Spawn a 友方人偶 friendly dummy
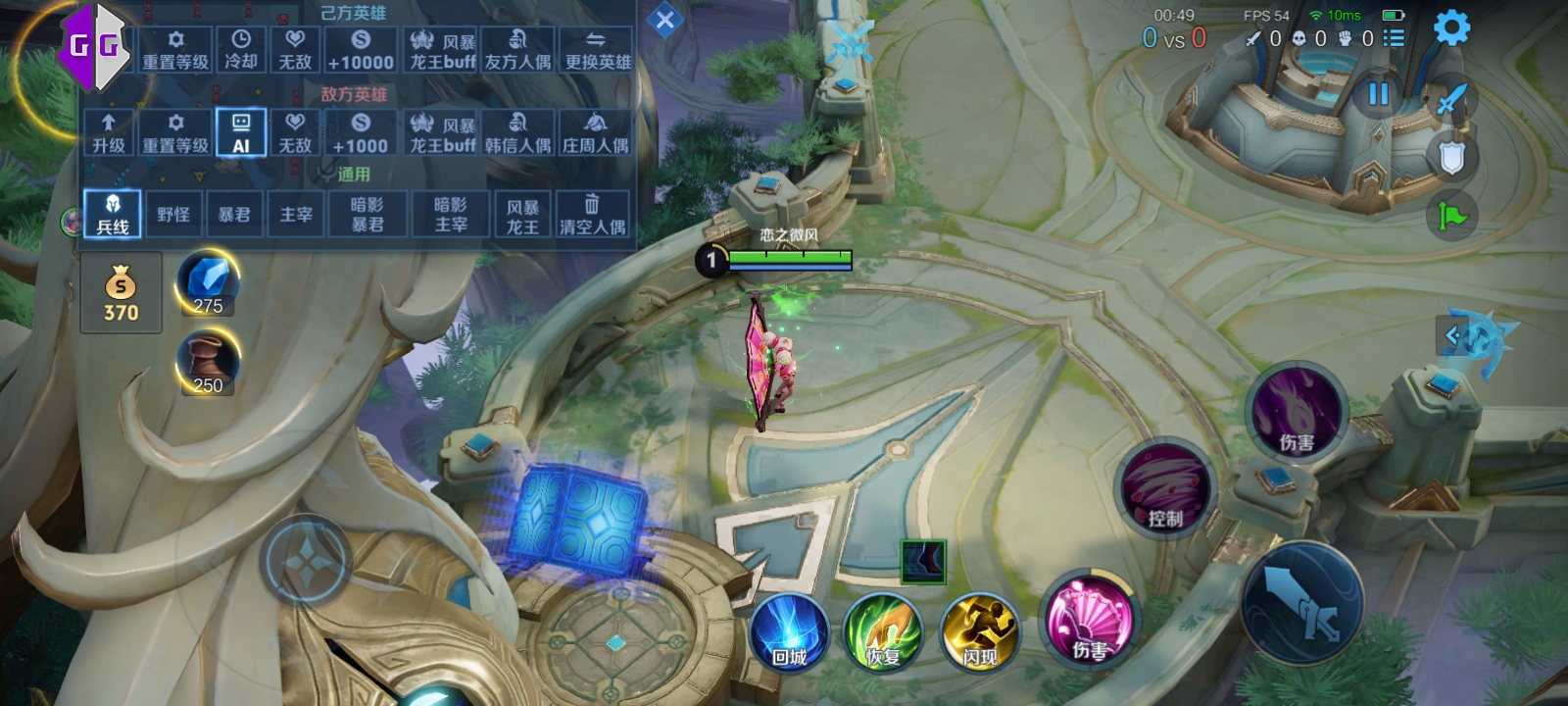This screenshot has width=1568, height=706. click(x=517, y=49)
